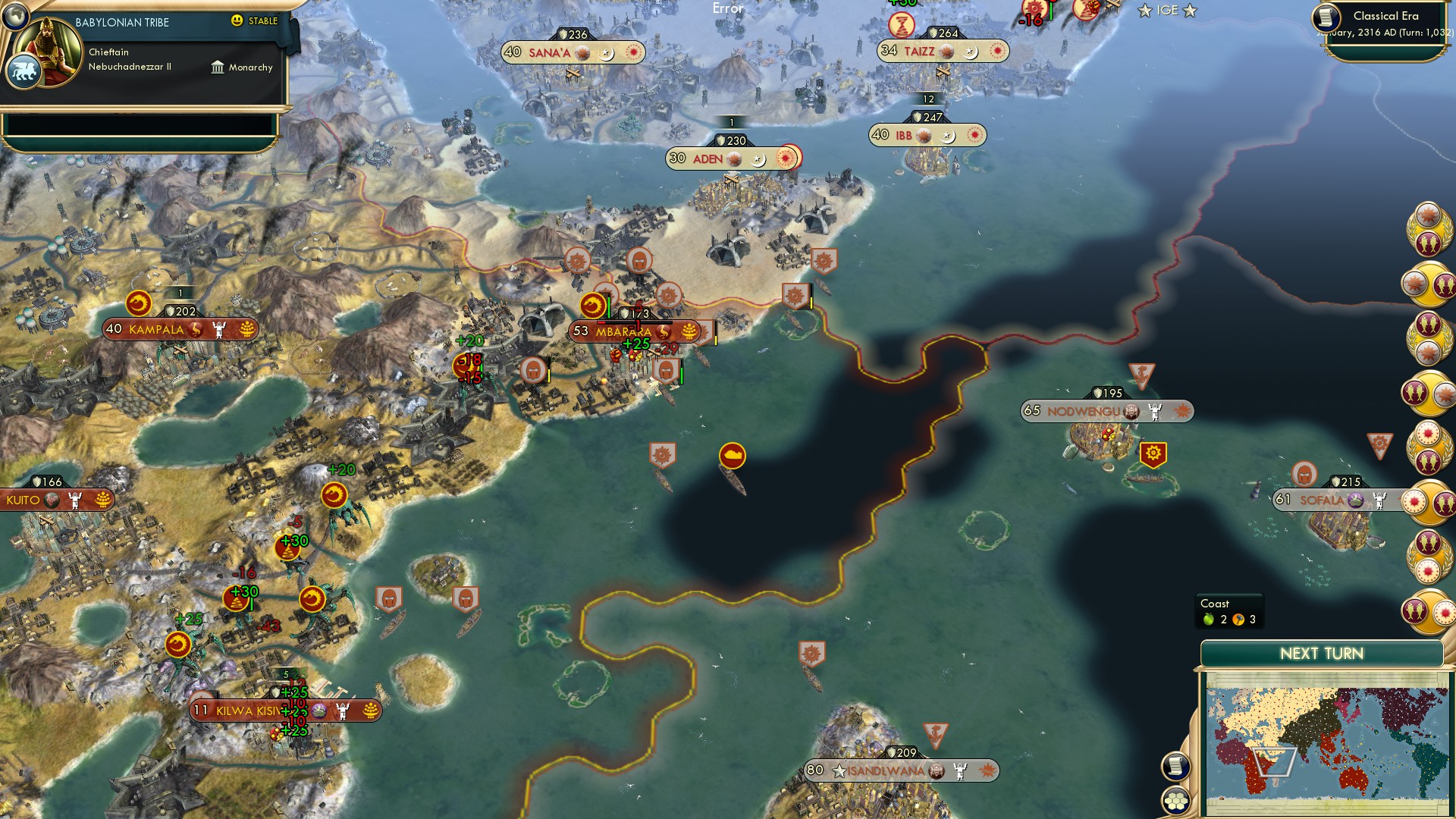The height and width of the screenshot is (819, 1456).
Task: Click the fist icon on Kuito's banner
Action: pos(74,500)
